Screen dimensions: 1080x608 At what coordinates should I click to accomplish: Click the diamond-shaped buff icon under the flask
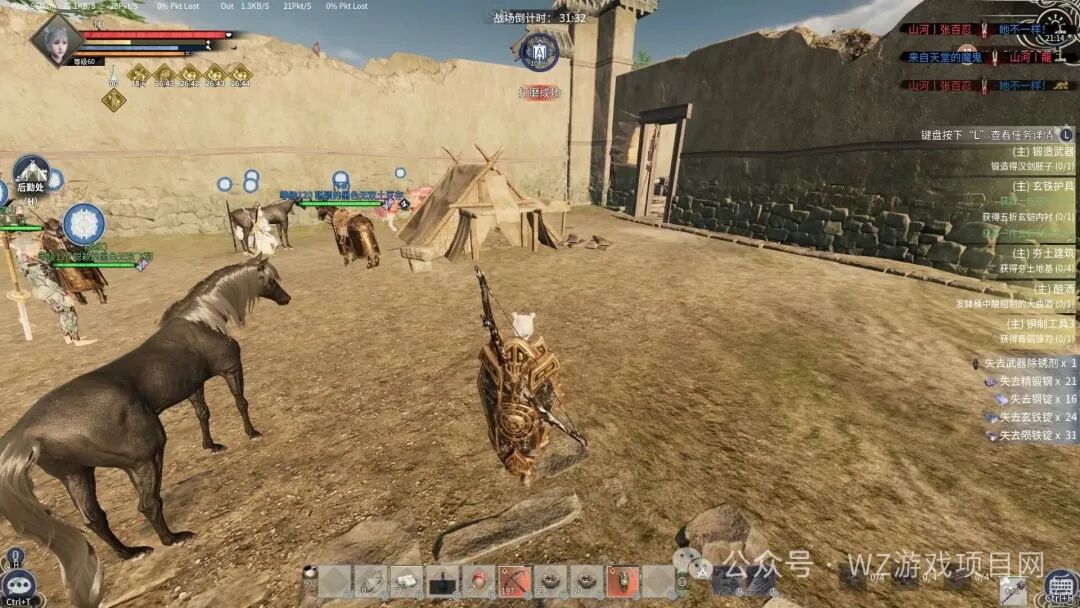113,100
